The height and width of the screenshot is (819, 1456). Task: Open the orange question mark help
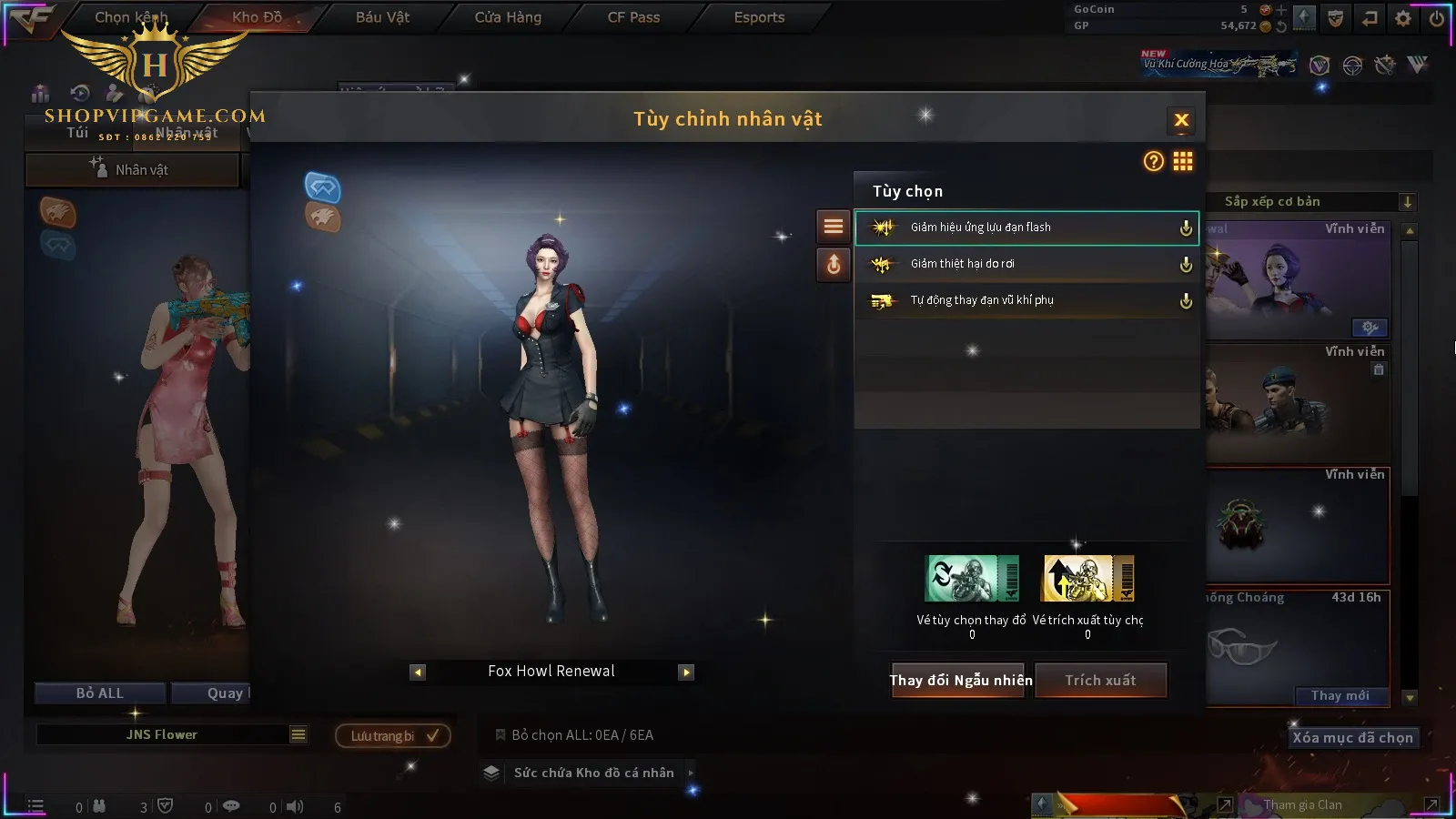coord(1154,161)
